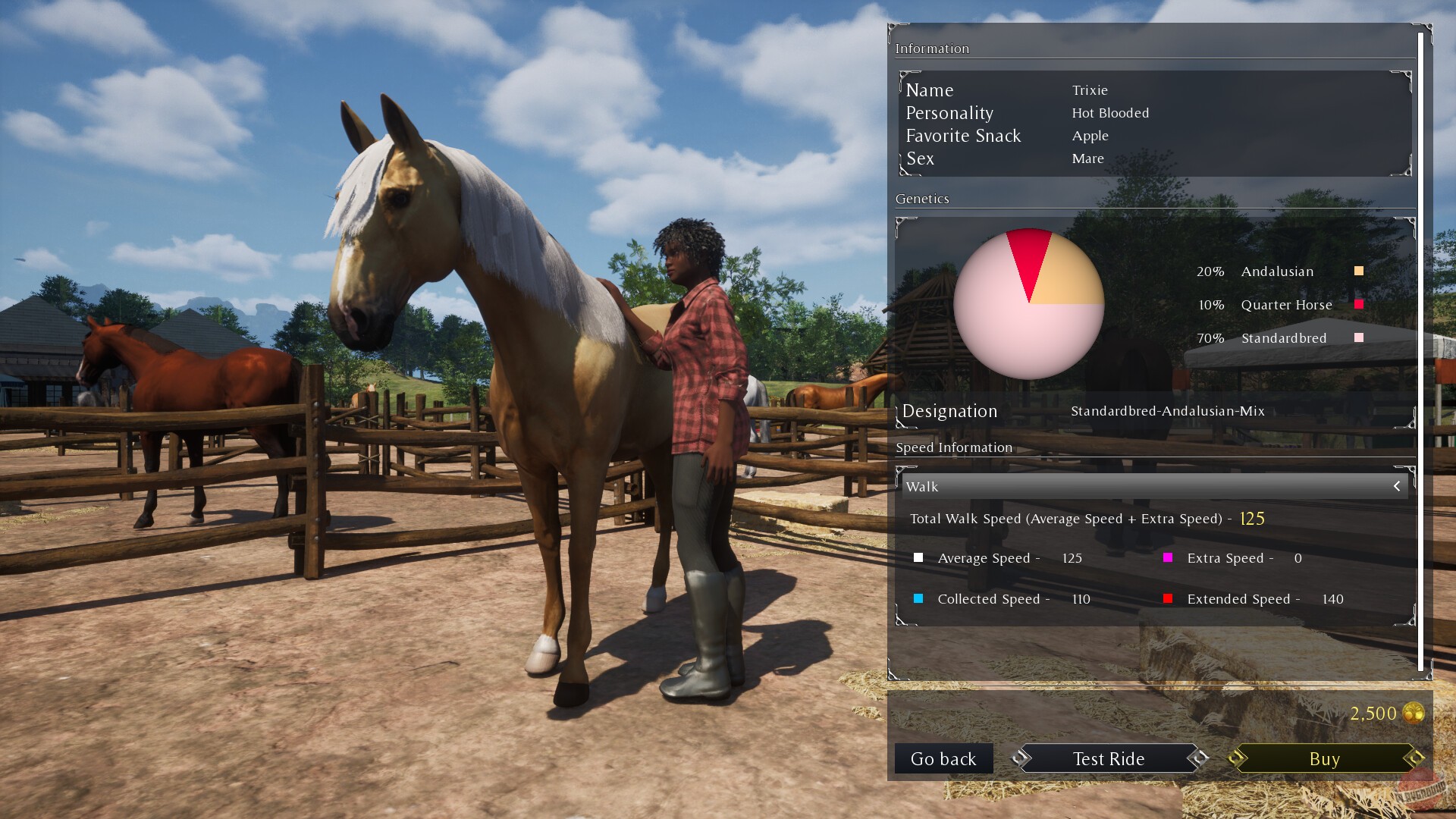The image size is (1456, 819).
Task: Toggle the blue Collected Speed marker
Action: tap(919, 598)
